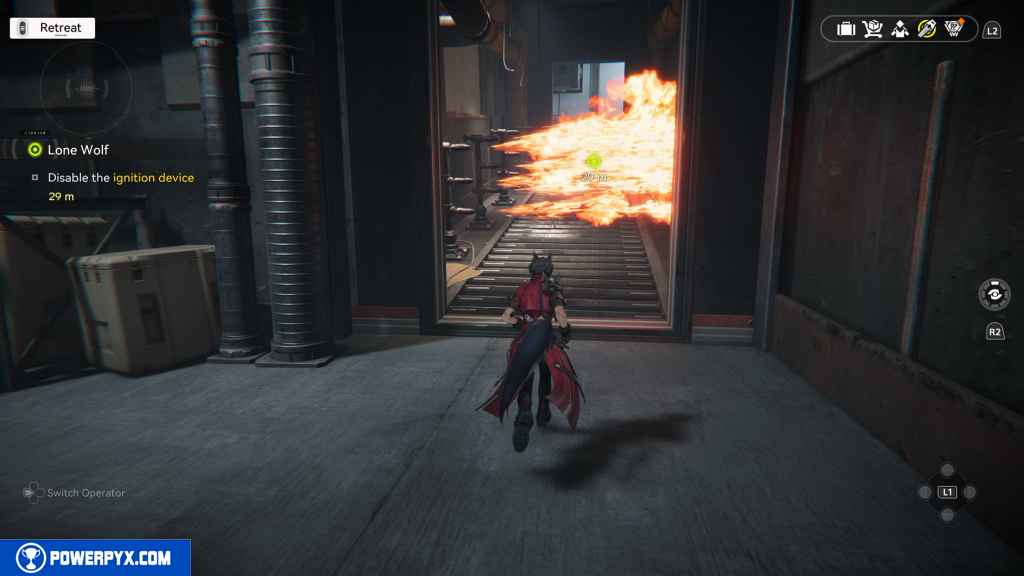Click the Retreat button
Viewport: 1024px width, 576px height.
point(52,28)
